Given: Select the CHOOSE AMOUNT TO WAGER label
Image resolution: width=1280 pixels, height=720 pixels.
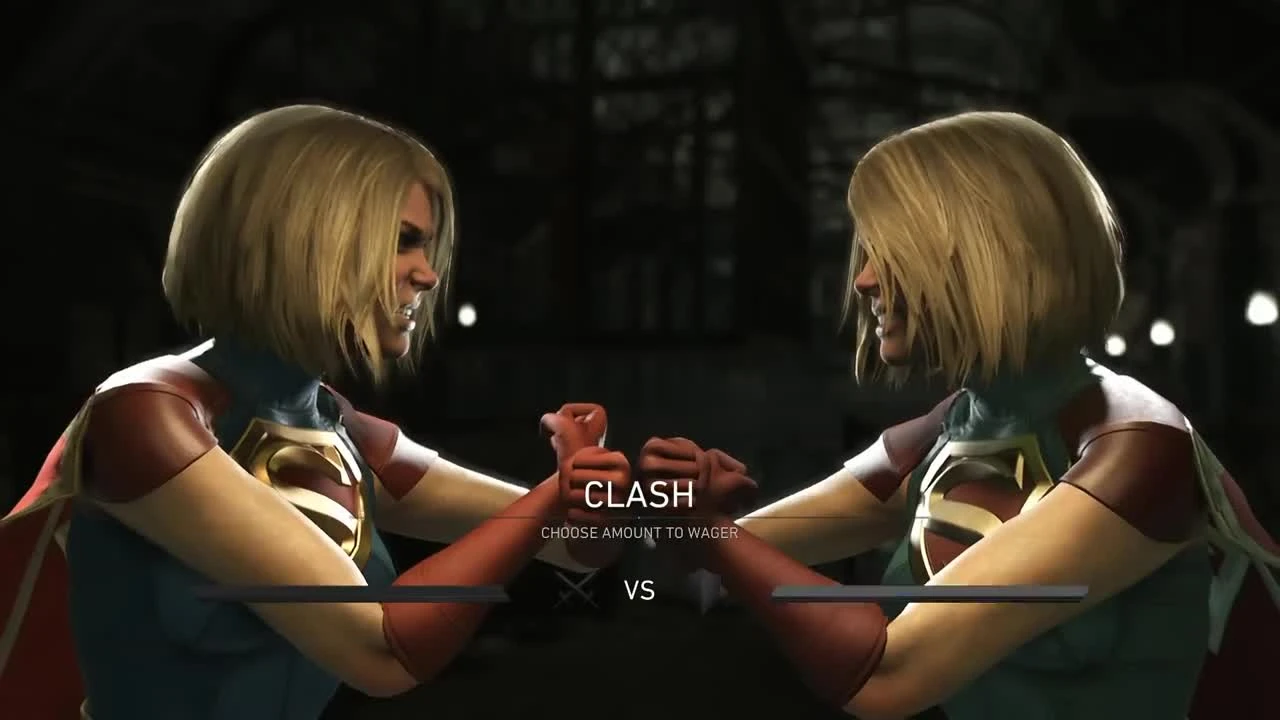Looking at the screenshot, I should point(640,533).
